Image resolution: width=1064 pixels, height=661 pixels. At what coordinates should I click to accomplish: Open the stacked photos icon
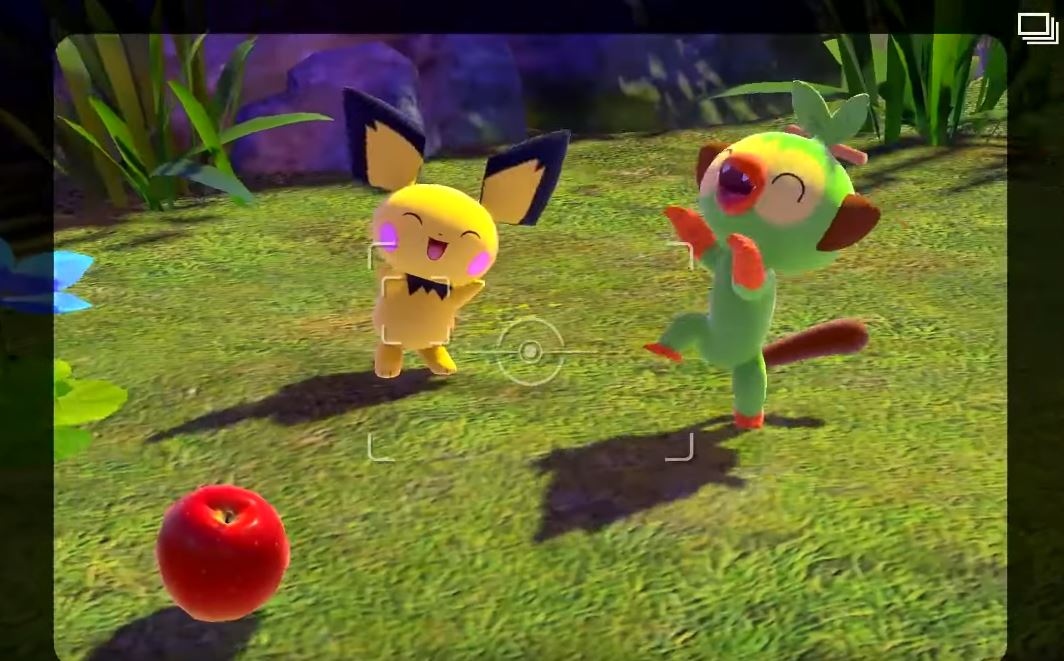click(1037, 29)
